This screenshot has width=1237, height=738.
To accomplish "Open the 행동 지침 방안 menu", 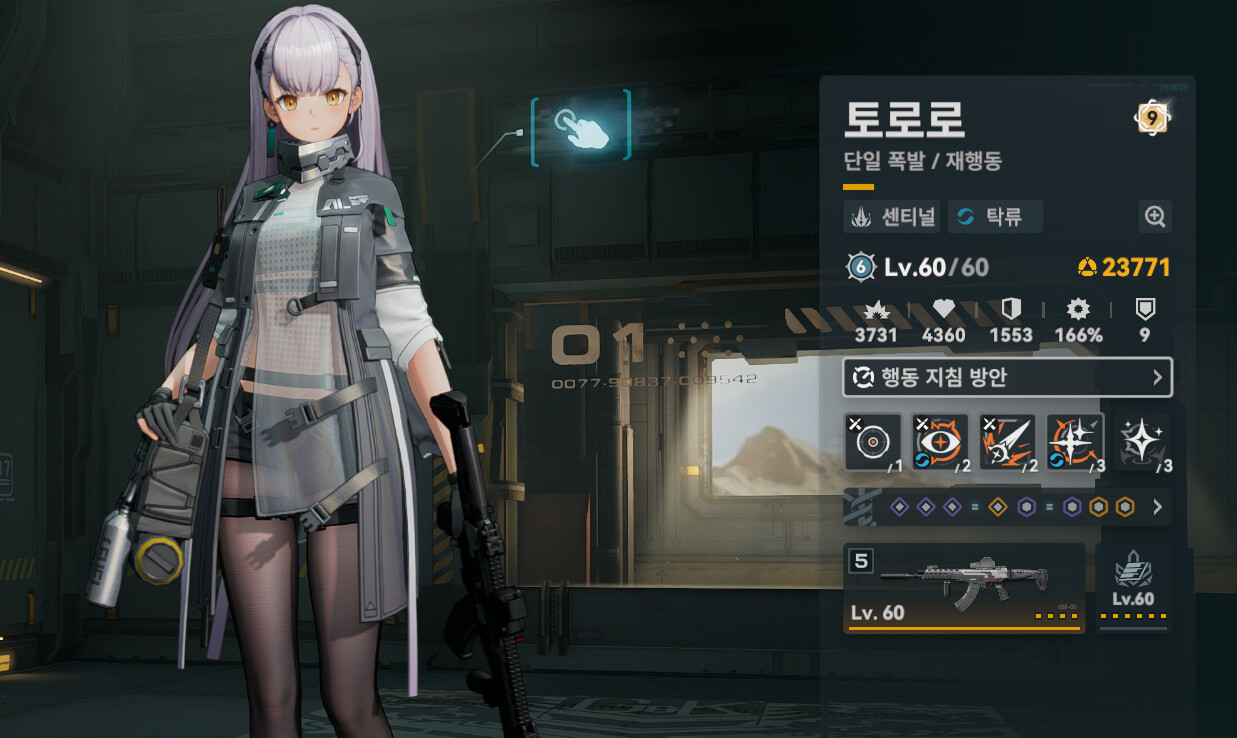I will pos(1007,377).
